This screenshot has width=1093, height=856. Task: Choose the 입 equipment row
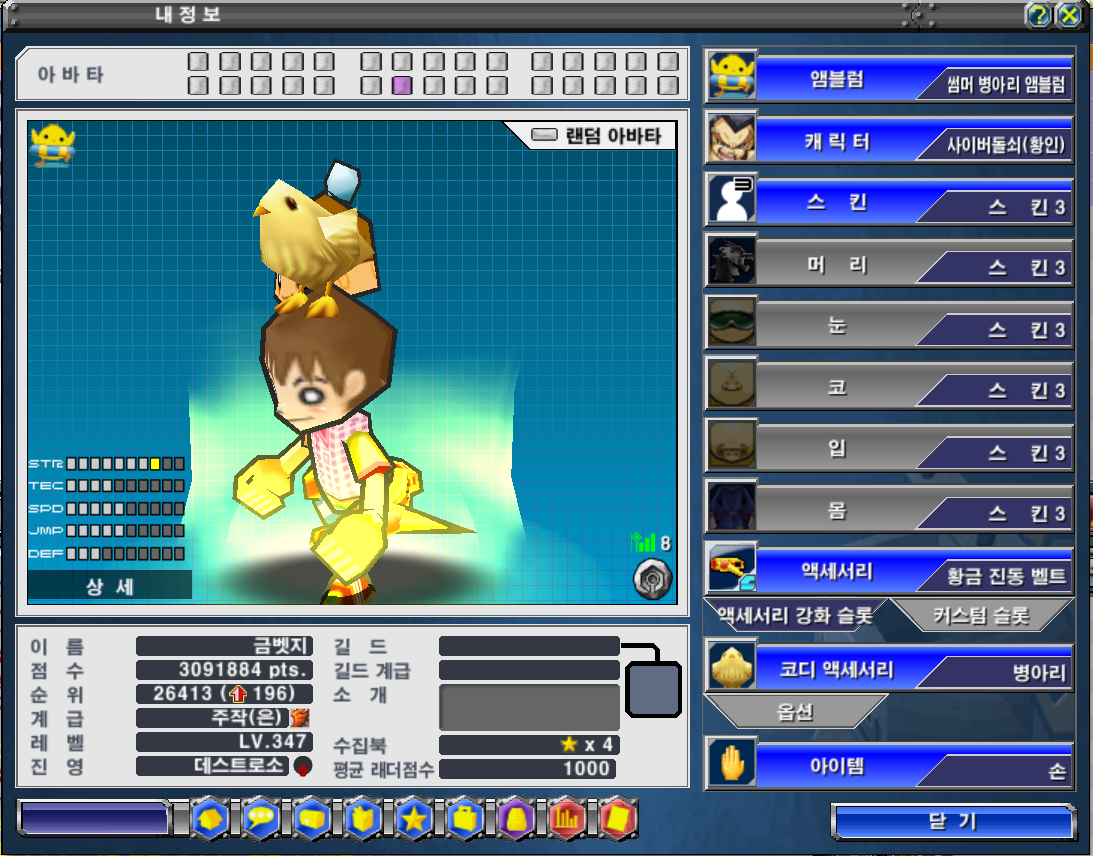pyautogui.click(x=888, y=449)
